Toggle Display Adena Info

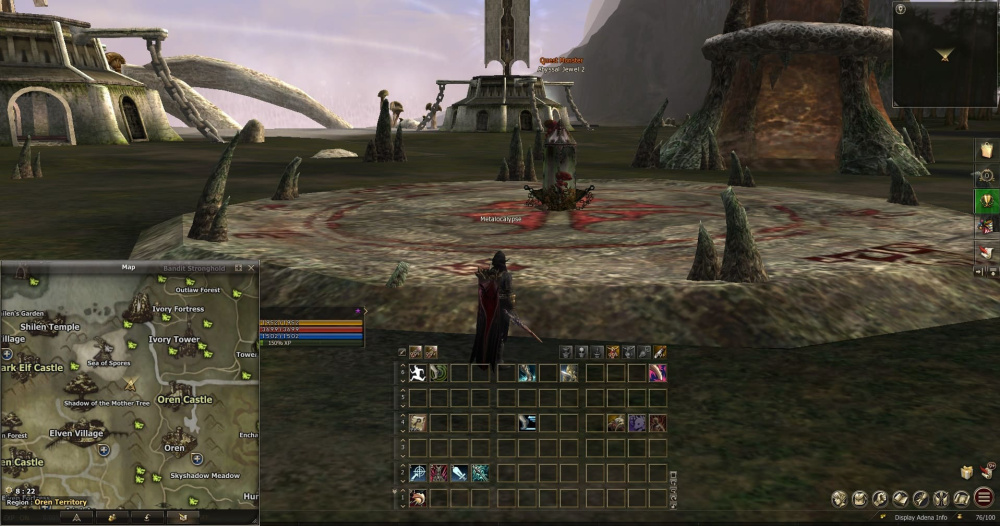tap(920, 518)
